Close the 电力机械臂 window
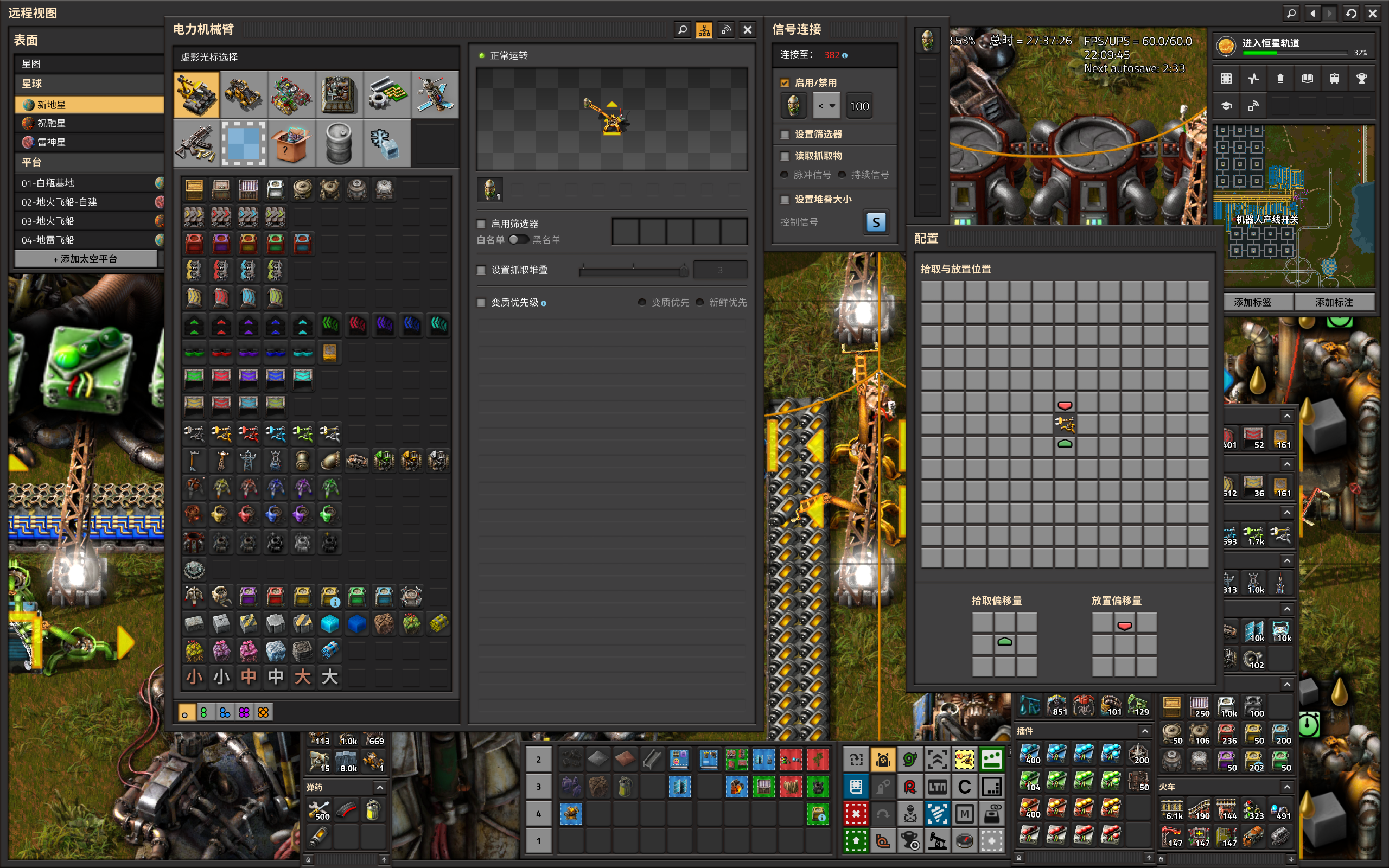This screenshot has height=868, width=1389. [x=747, y=30]
